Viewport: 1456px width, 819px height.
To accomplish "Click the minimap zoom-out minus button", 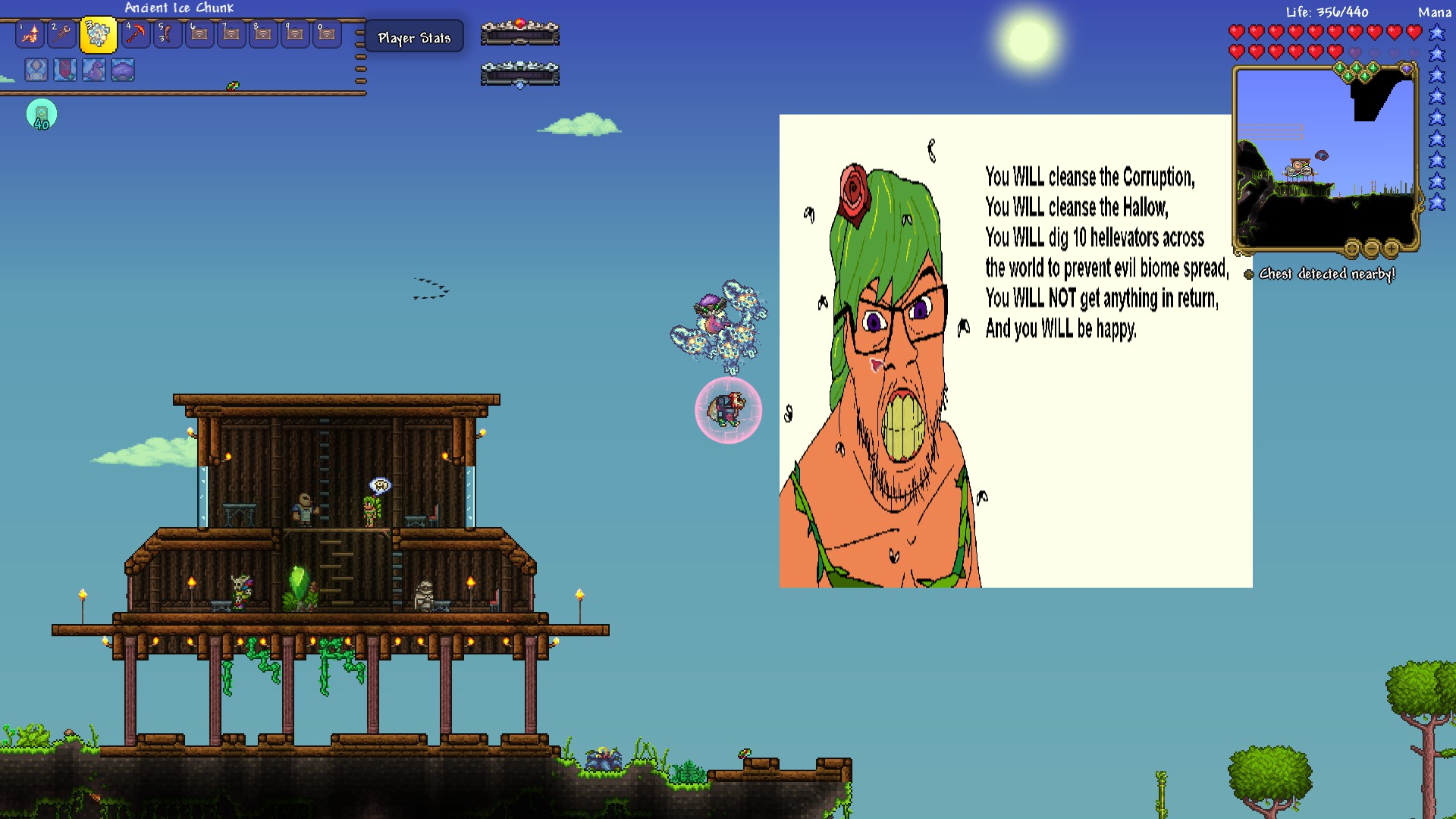I will (x=1372, y=248).
